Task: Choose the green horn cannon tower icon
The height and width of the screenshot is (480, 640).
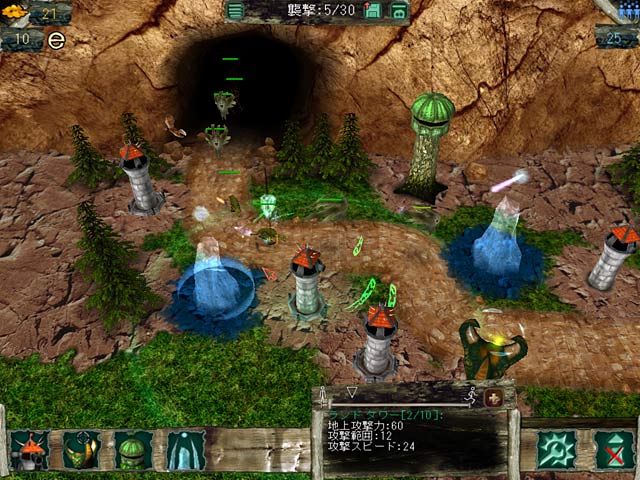Action: click(x=81, y=450)
